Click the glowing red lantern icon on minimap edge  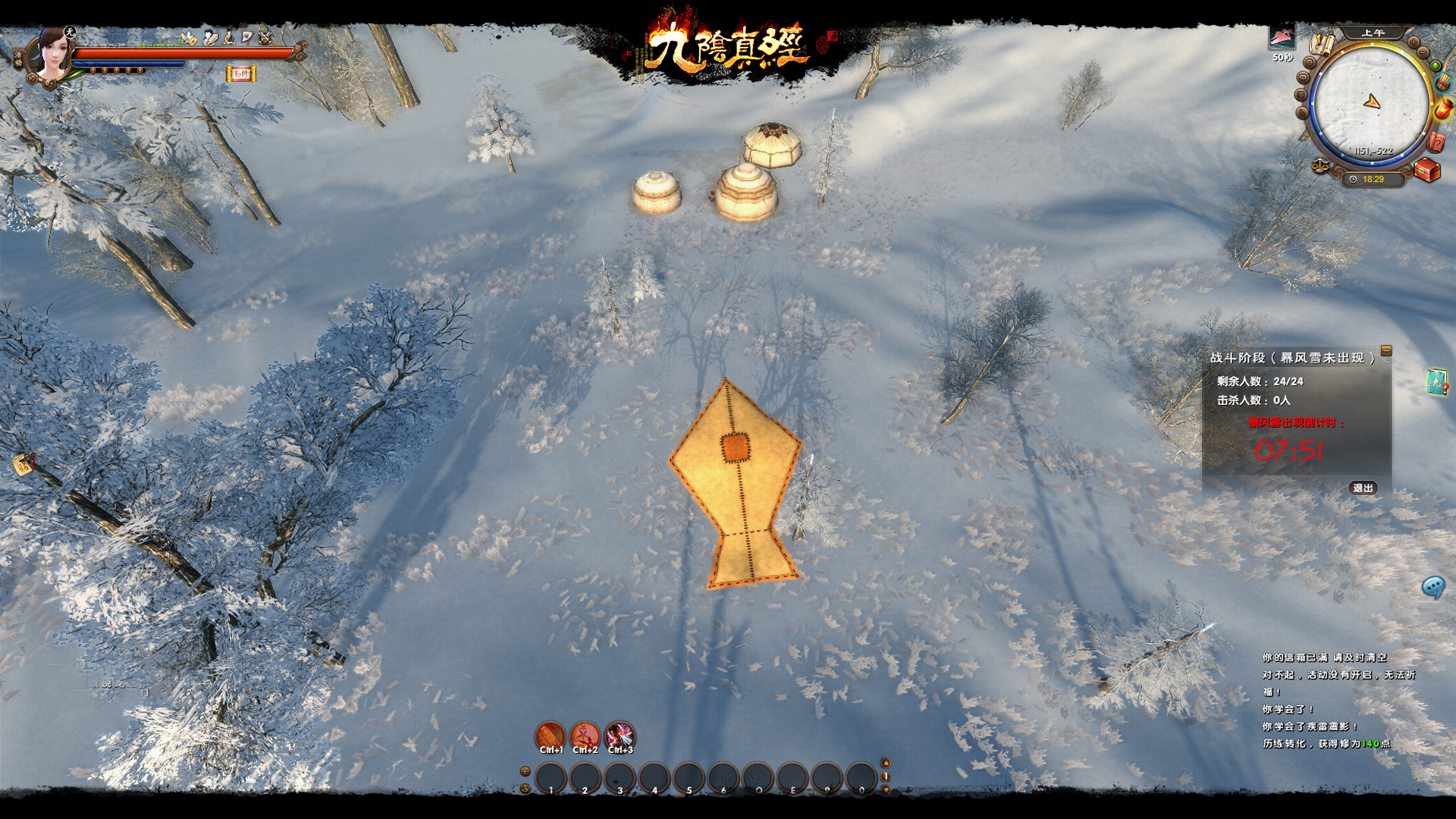coord(1444,110)
